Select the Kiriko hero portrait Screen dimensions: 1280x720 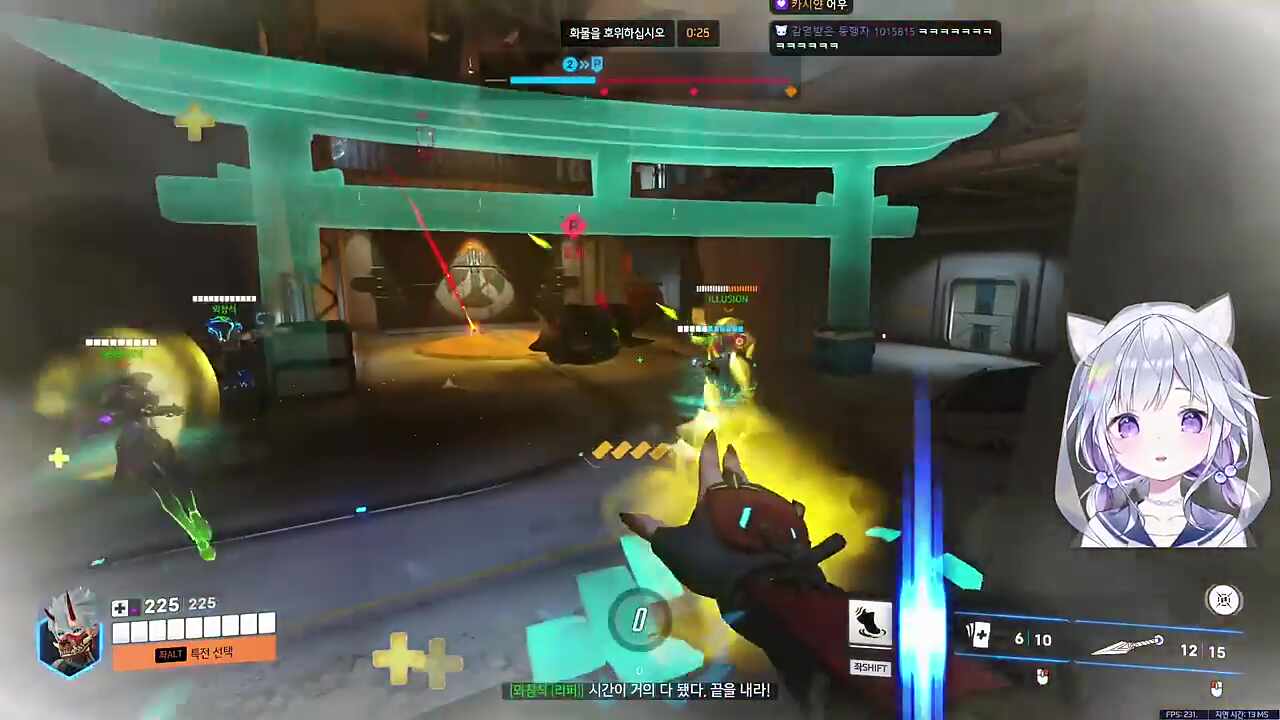point(70,632)
